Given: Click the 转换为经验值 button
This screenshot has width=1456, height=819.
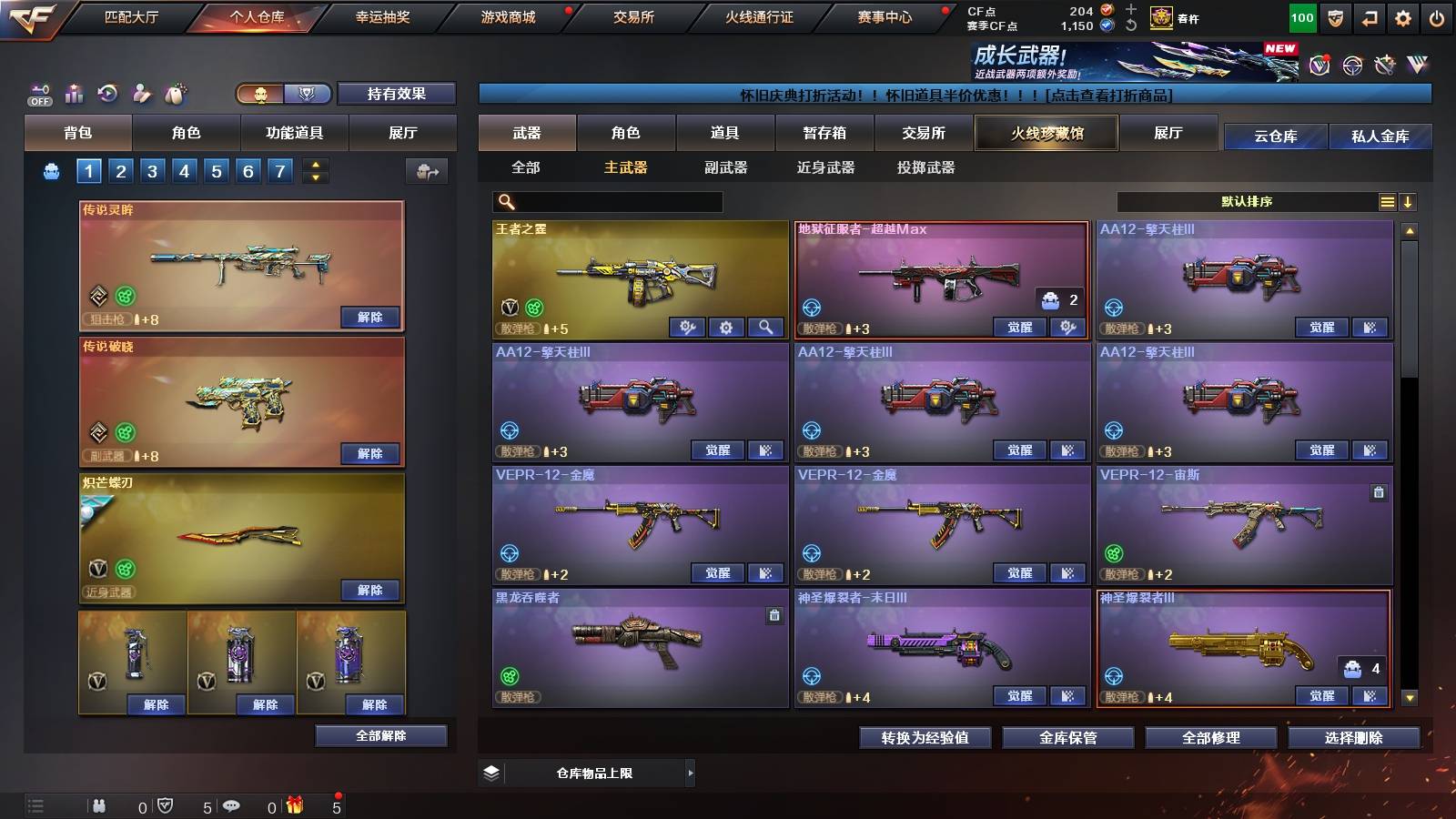Looking at the screenshot, I should pos(926,739).
